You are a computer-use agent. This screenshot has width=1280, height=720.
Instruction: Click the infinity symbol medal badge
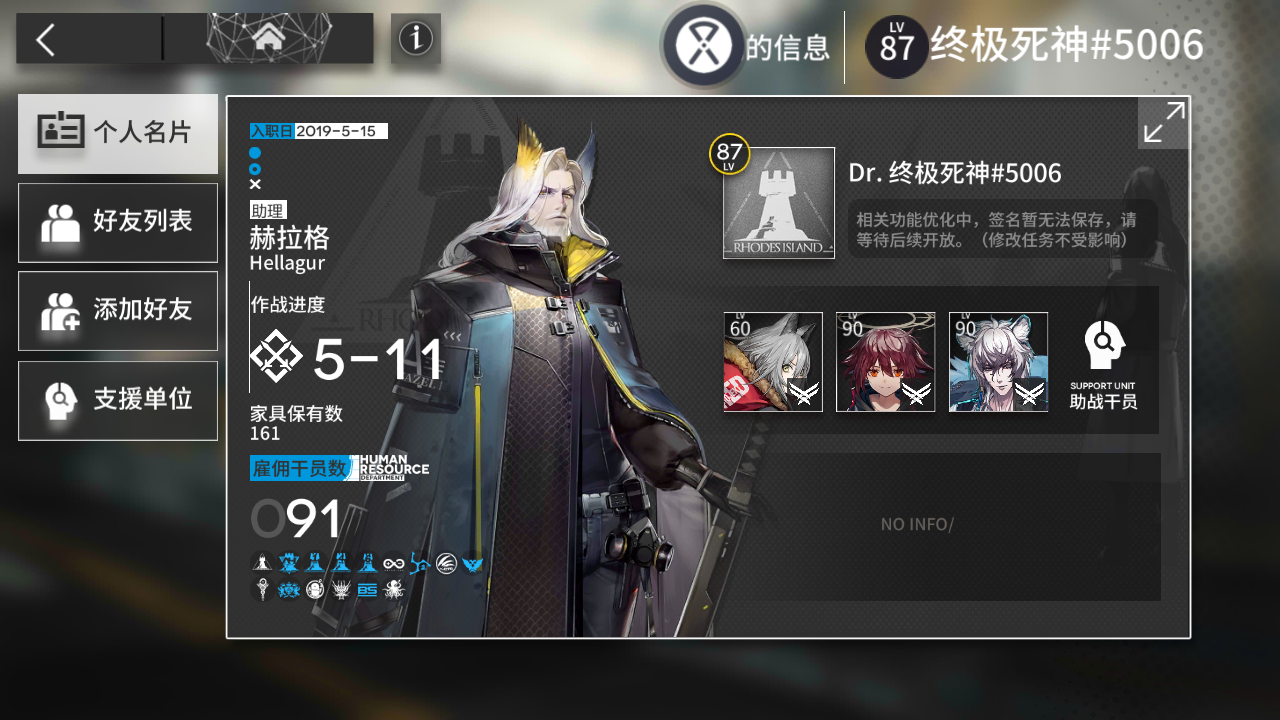[393, 563]
